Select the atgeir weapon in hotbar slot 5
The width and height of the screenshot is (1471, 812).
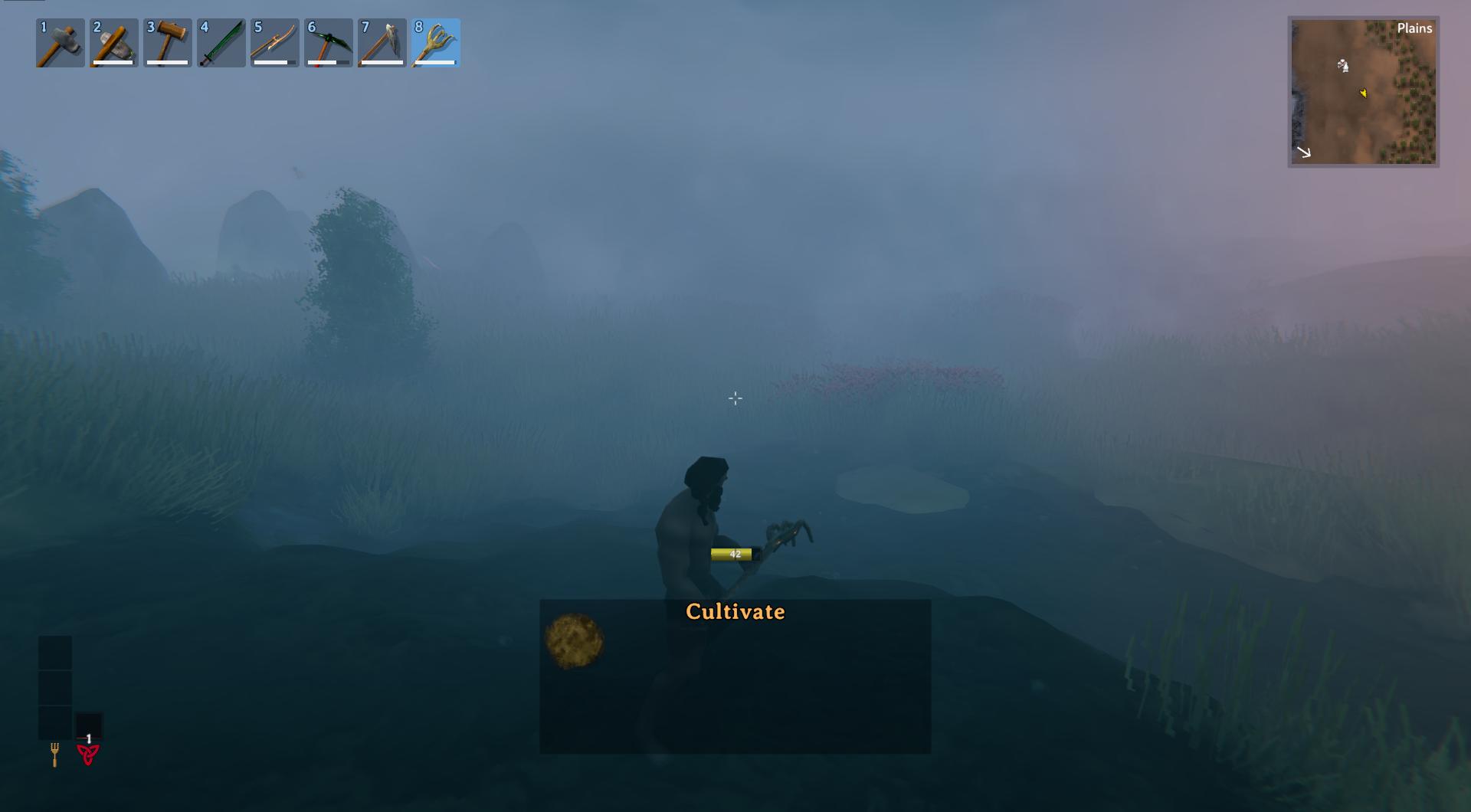[274, 43]
